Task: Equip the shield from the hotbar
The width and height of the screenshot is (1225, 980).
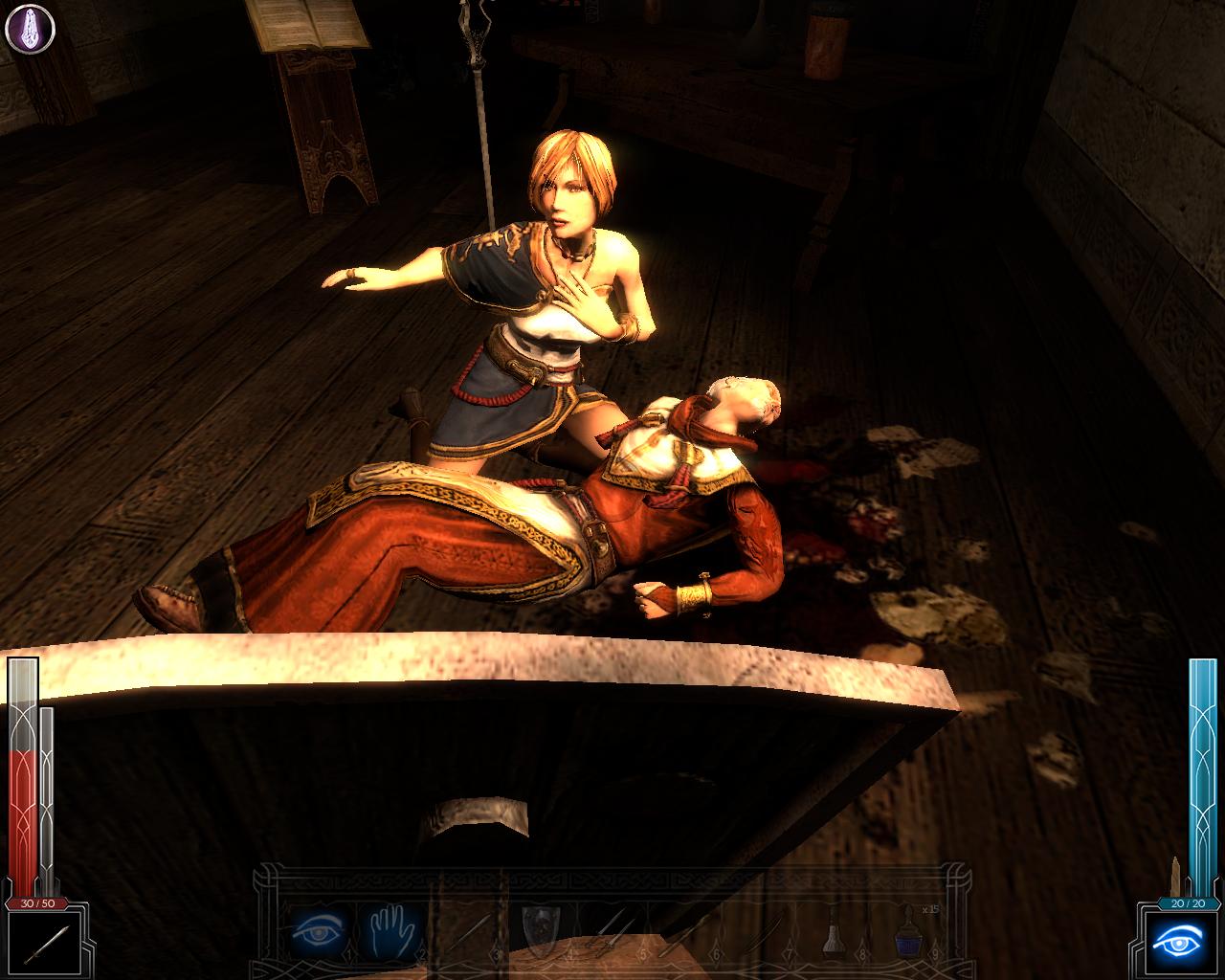Action: (x=541, y=929)
